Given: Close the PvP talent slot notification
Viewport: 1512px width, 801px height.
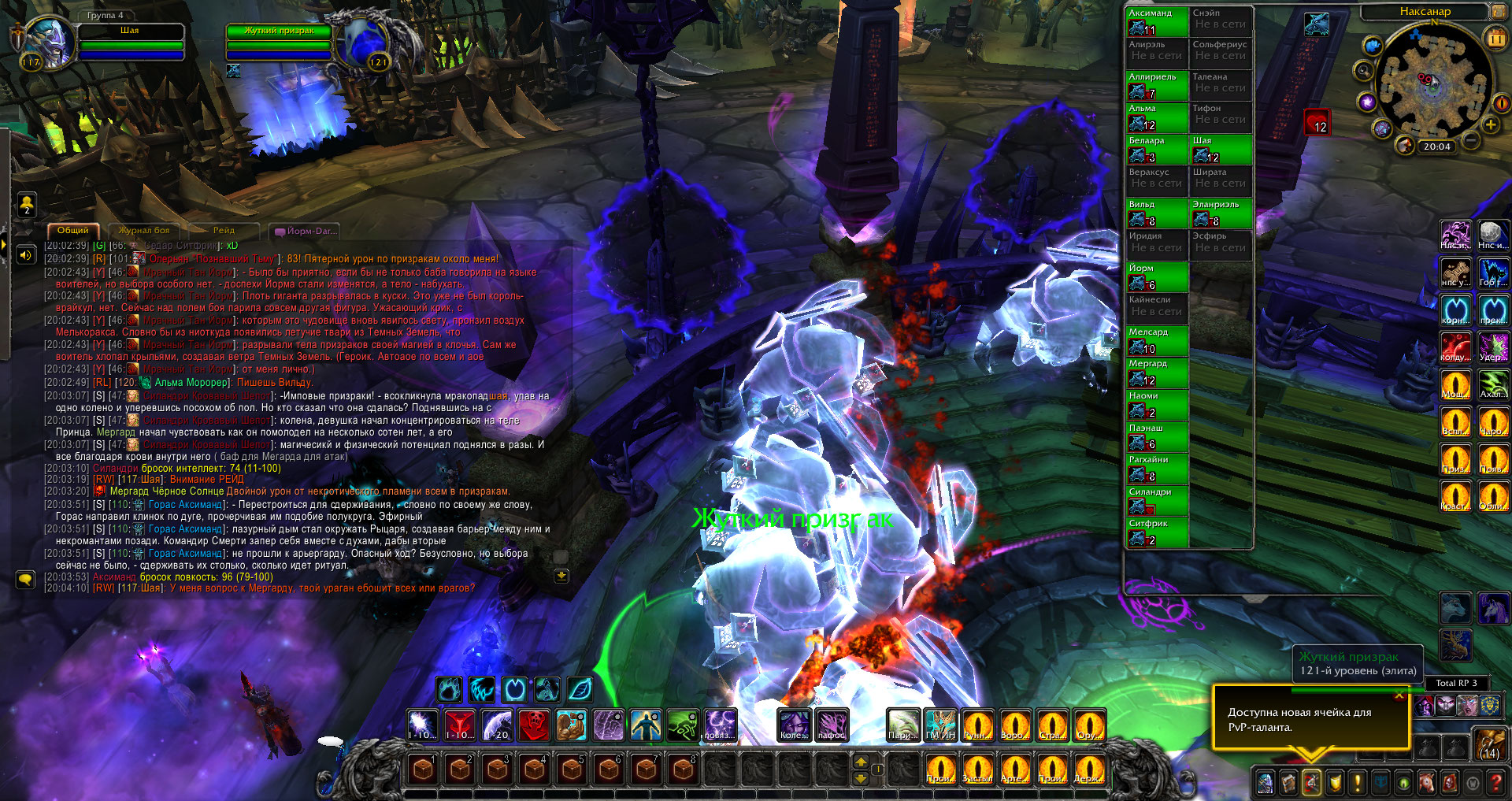Looking at the screenshot, I should pyautogui.click(x=1399, y=695).
